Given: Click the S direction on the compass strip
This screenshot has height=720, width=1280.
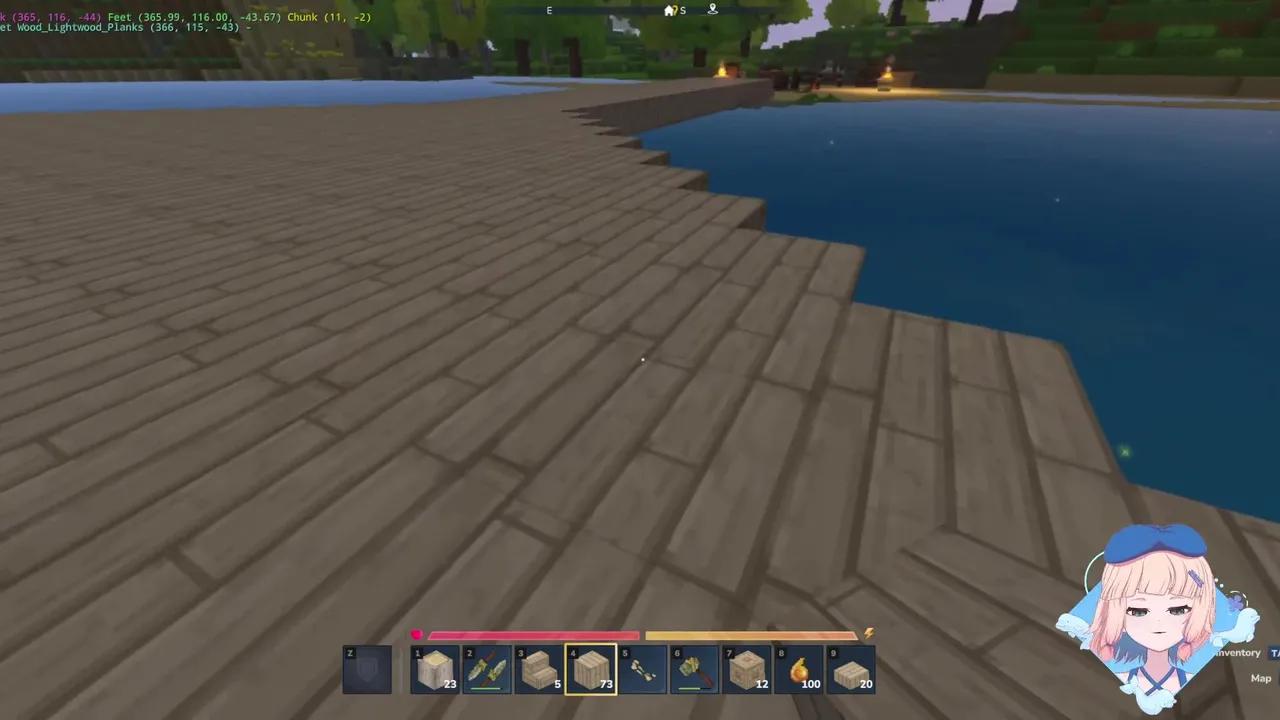Looking at the screenshot, I should (684, 11).
